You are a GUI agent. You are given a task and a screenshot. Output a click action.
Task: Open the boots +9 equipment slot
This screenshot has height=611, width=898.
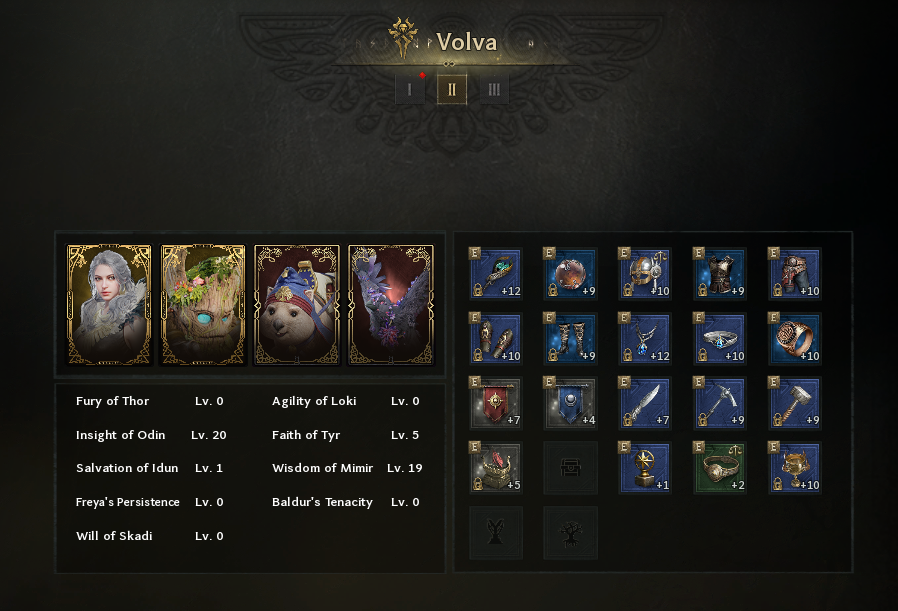coord(570,338)
